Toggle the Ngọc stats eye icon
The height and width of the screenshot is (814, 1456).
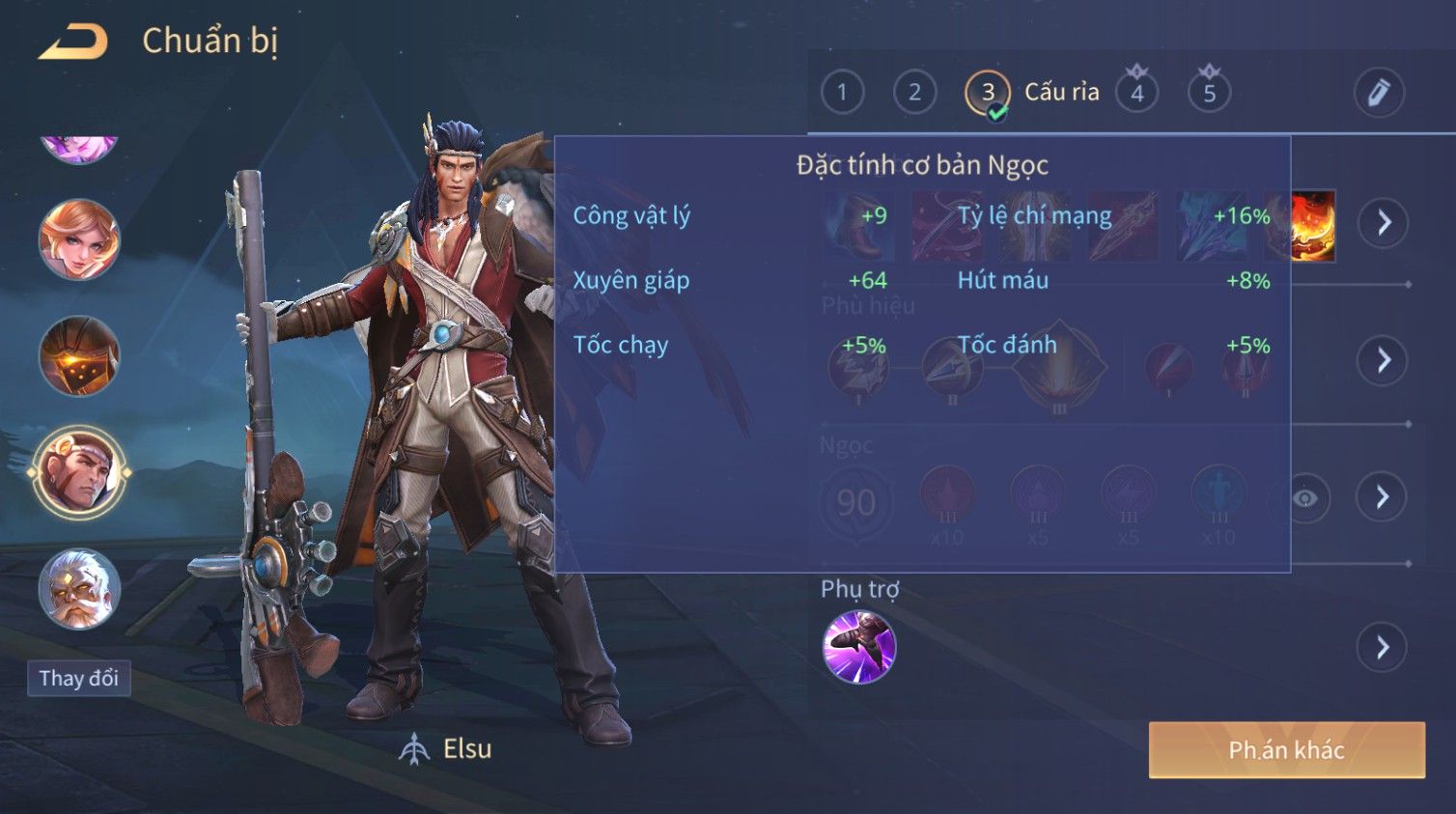pos(1305,498)
